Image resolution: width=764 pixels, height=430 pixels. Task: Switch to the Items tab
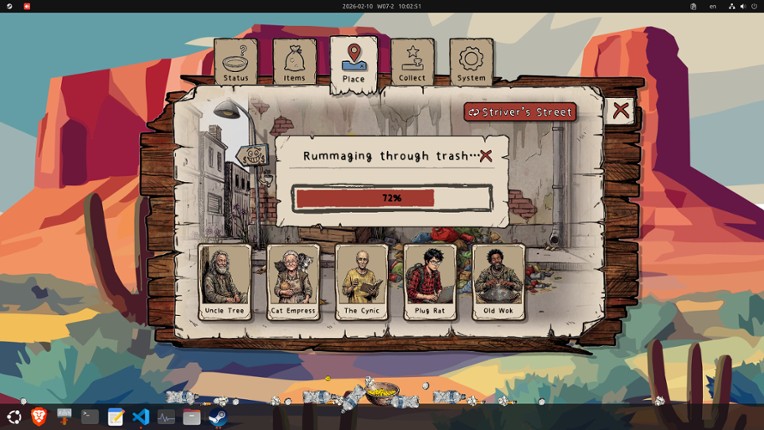(x=294, y=62)
